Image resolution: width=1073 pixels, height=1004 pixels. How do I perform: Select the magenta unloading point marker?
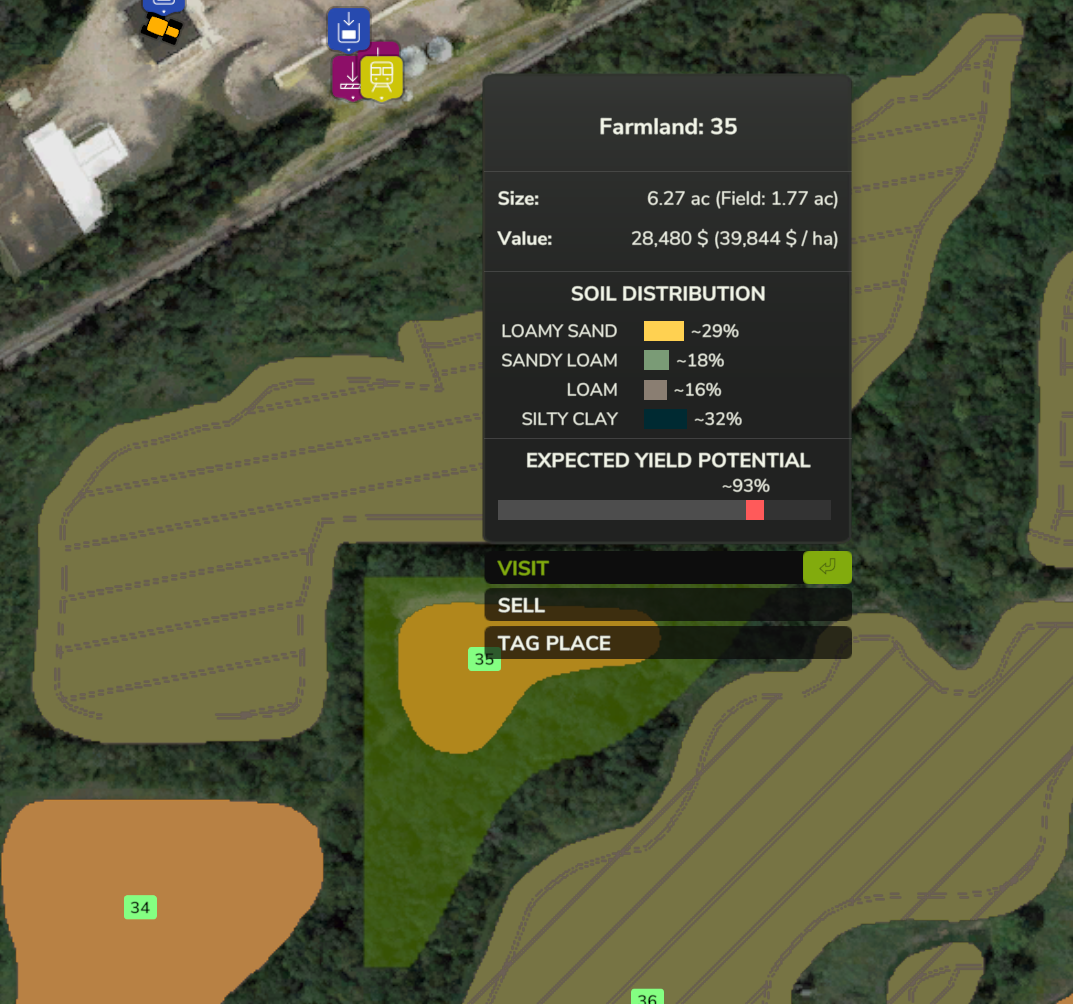coord(347,78)
